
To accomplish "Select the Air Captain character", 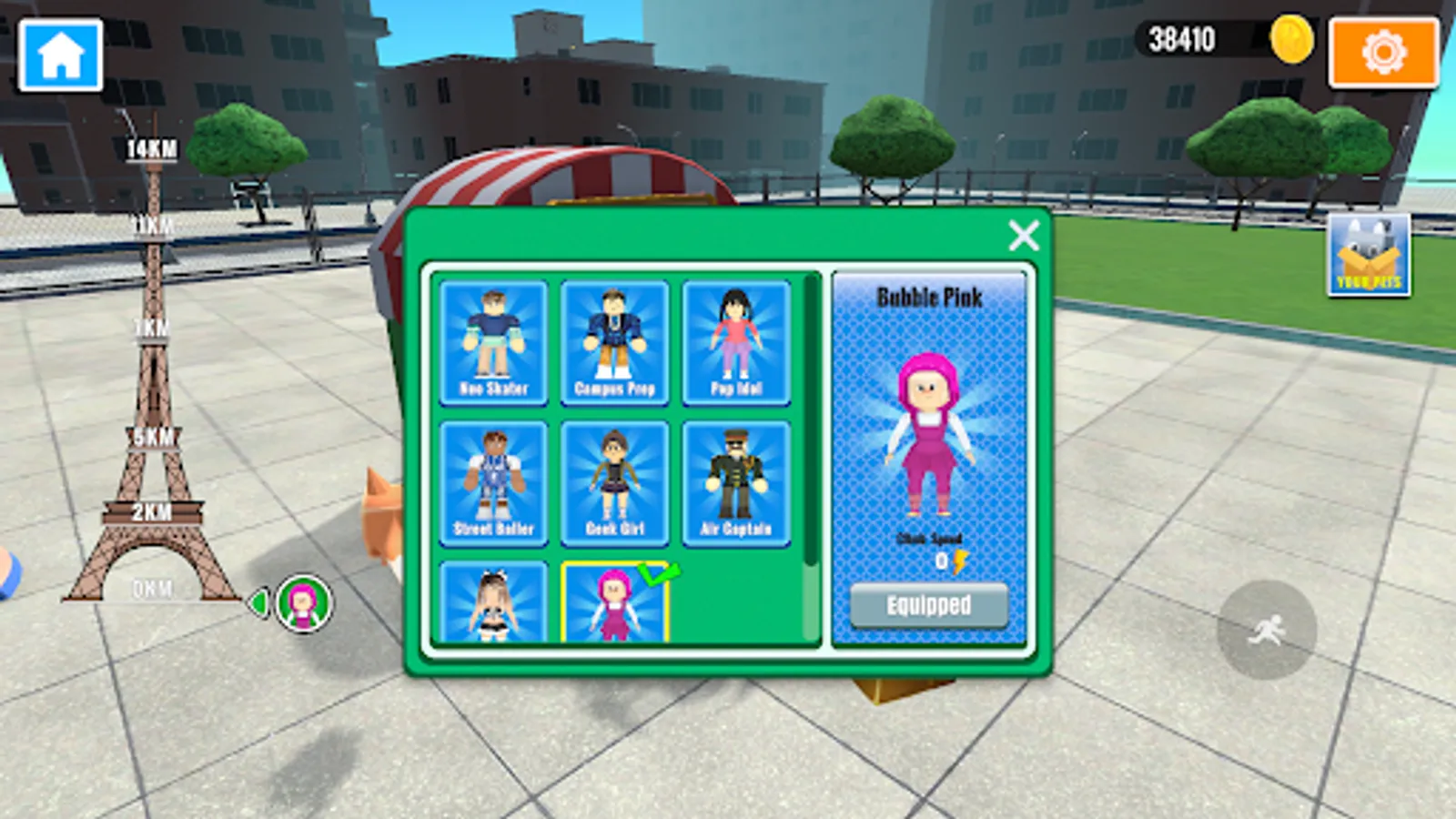I will pyautogui.click(x=739, y=483).
